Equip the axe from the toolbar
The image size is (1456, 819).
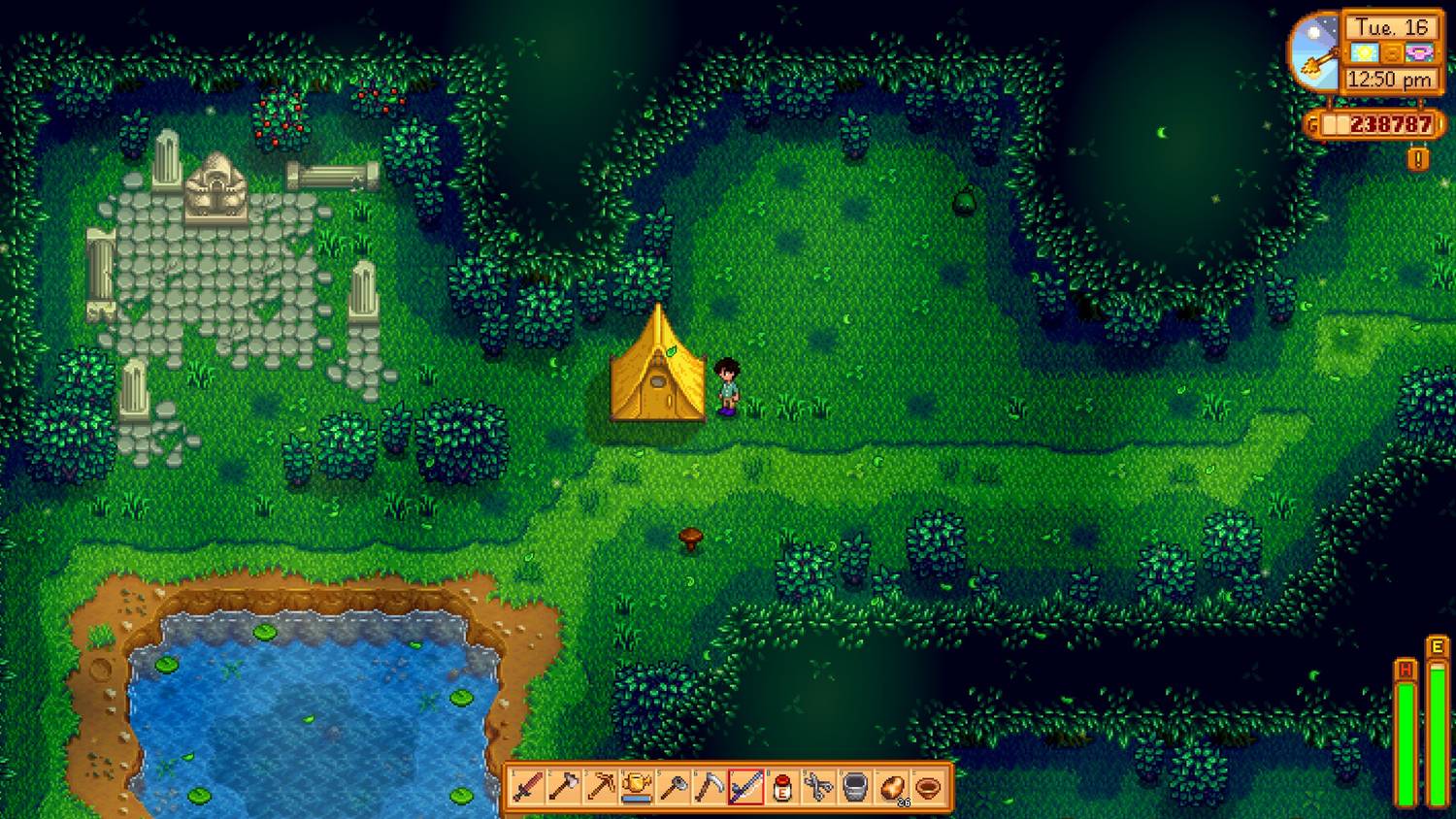tap(564, 786)
